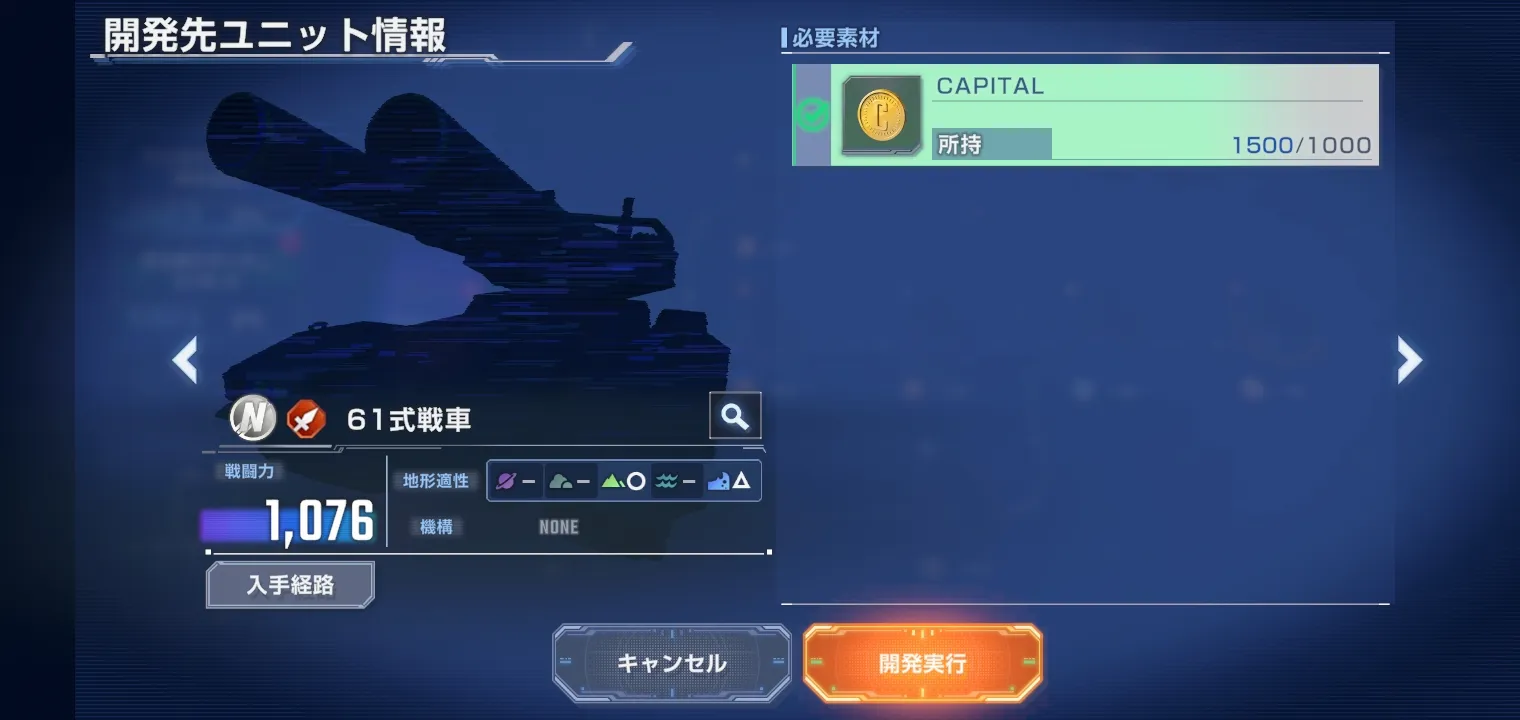The image size is (1520, 720).
Task: Expand the previous unit with left arrow
Action: click(x=186, y=360)
